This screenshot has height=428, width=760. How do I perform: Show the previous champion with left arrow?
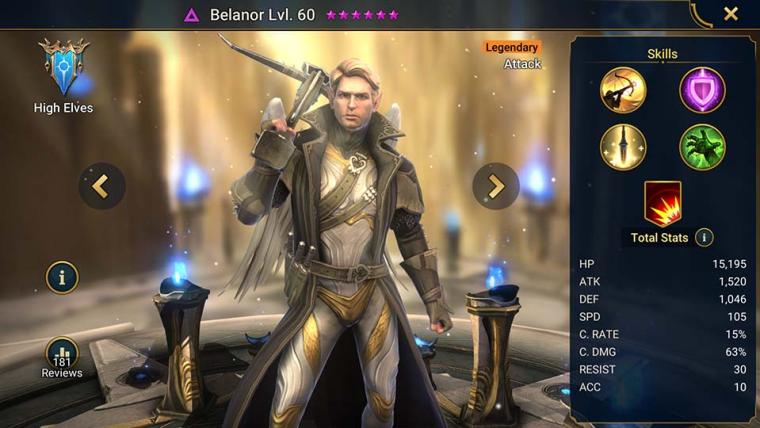pos(102,185)
